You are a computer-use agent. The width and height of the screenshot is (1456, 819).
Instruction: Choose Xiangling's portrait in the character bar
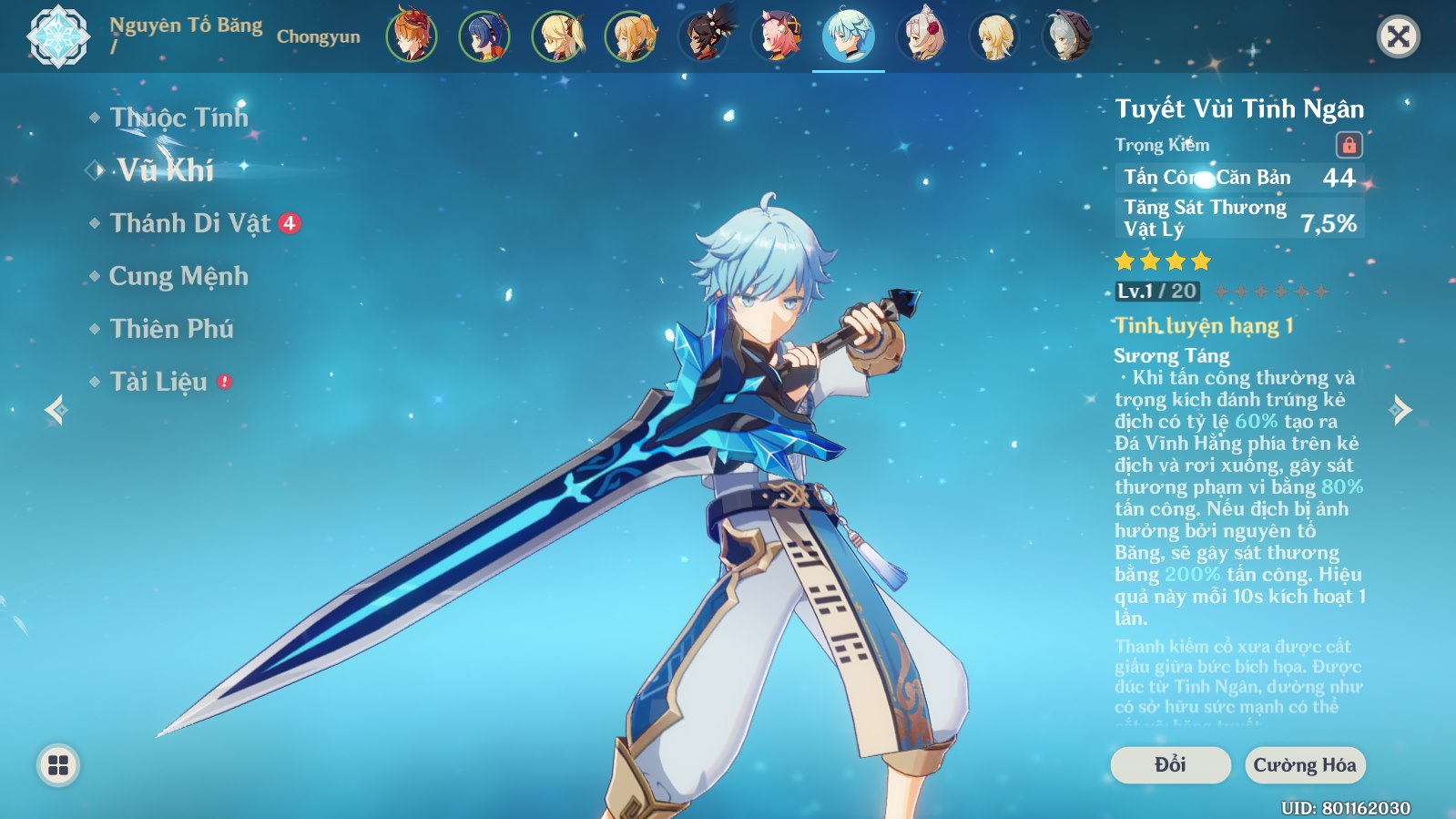pos(484,37)
